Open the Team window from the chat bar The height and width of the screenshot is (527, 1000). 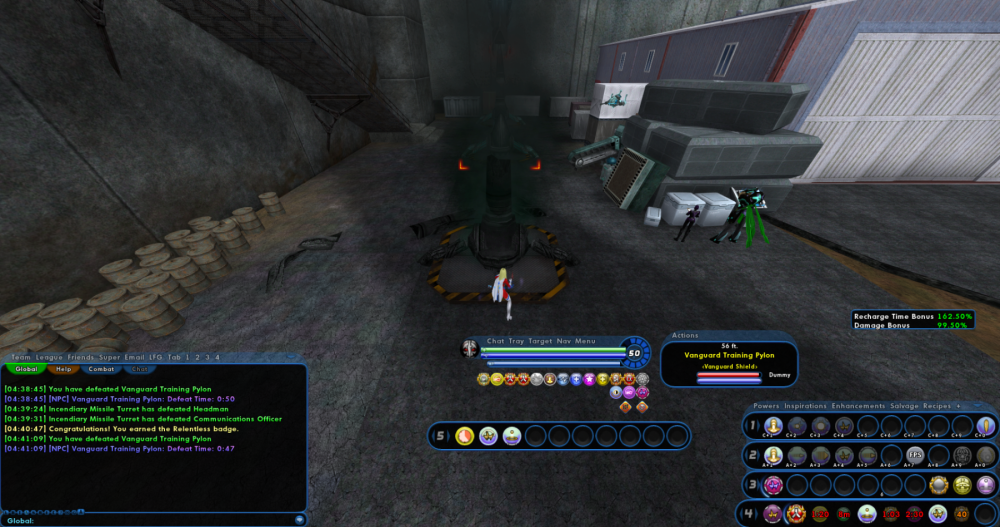coord(21,357)
